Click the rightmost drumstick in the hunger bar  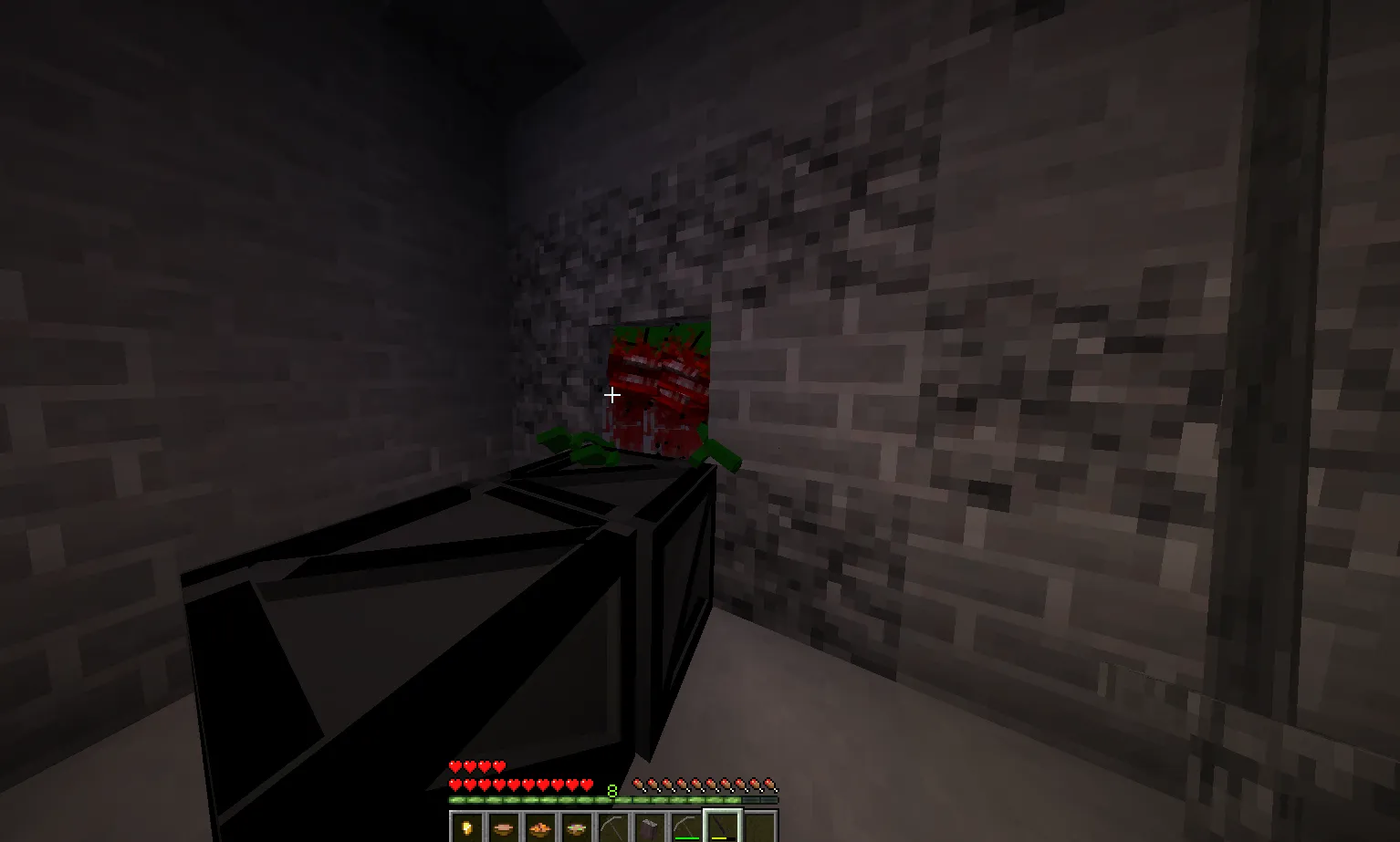coord(770,785)
